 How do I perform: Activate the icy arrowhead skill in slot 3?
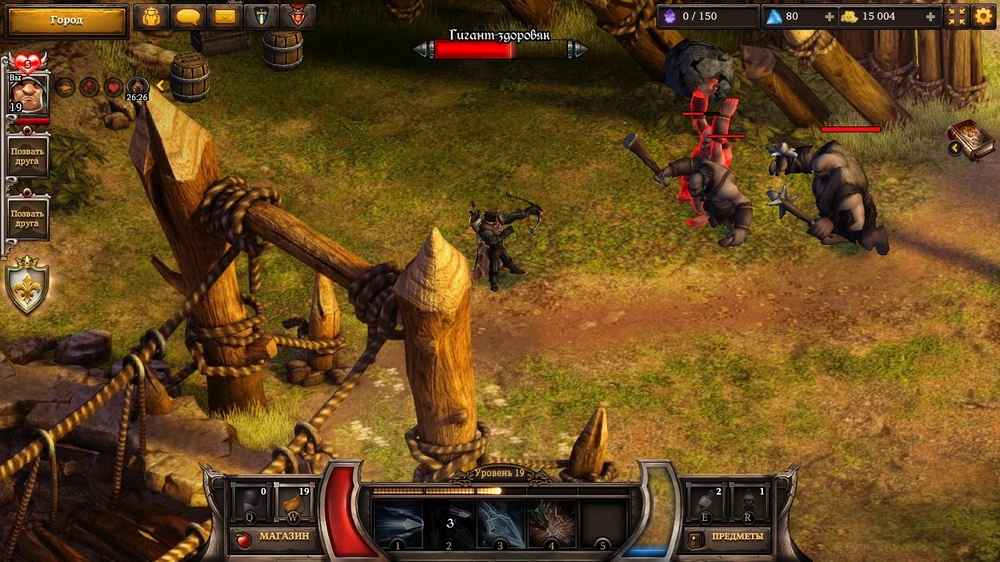click(500, 524)
